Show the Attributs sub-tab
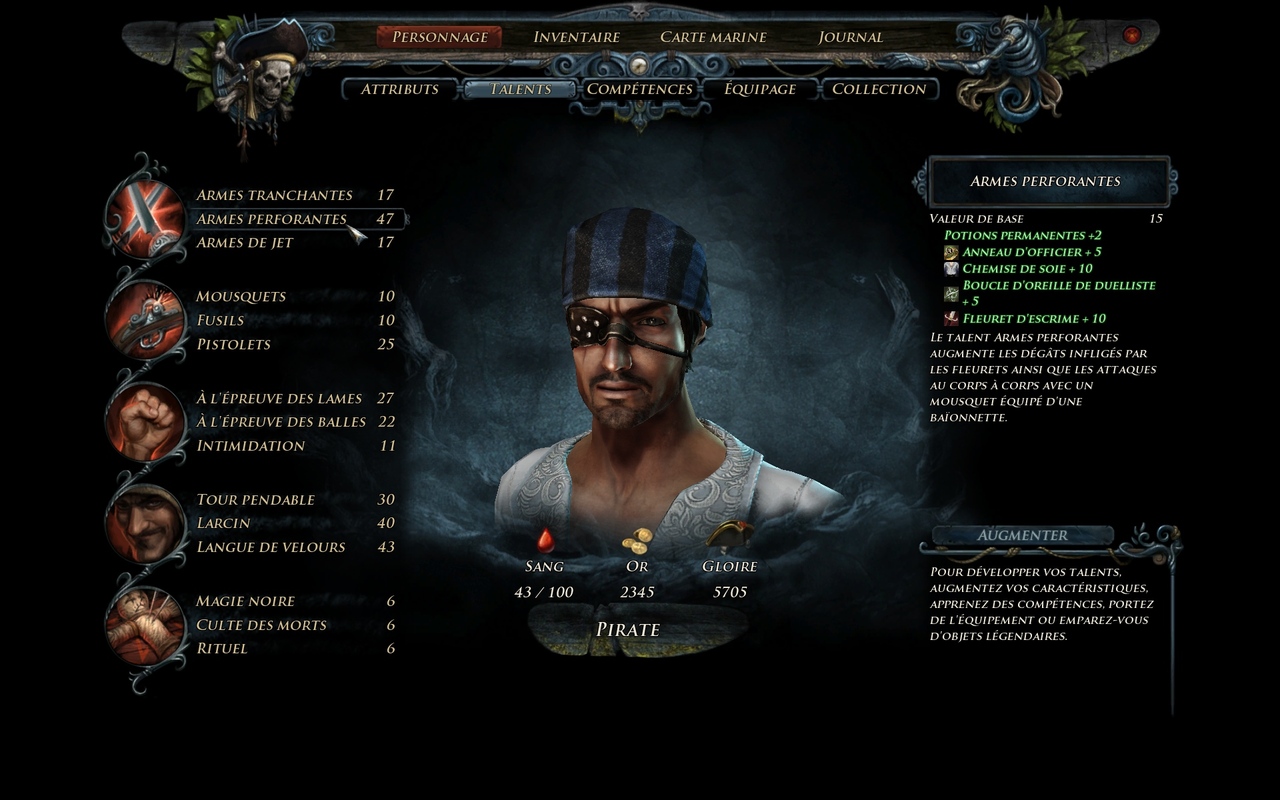The width and height of the screenshot is (1280, 800). tap(400, 89)
